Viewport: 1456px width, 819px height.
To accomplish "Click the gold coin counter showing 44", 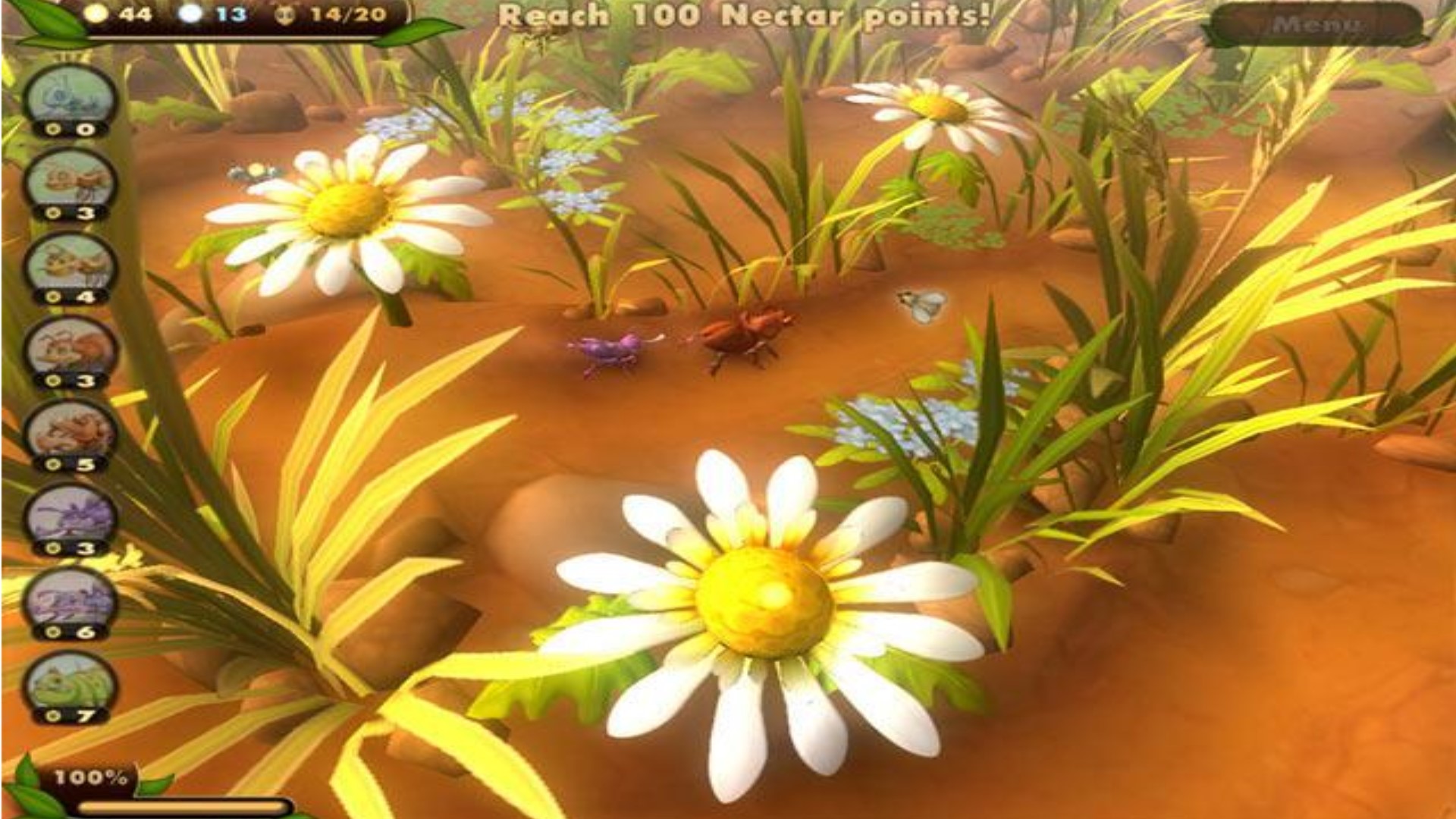I will pyautogui.click(x=121, y=14).
